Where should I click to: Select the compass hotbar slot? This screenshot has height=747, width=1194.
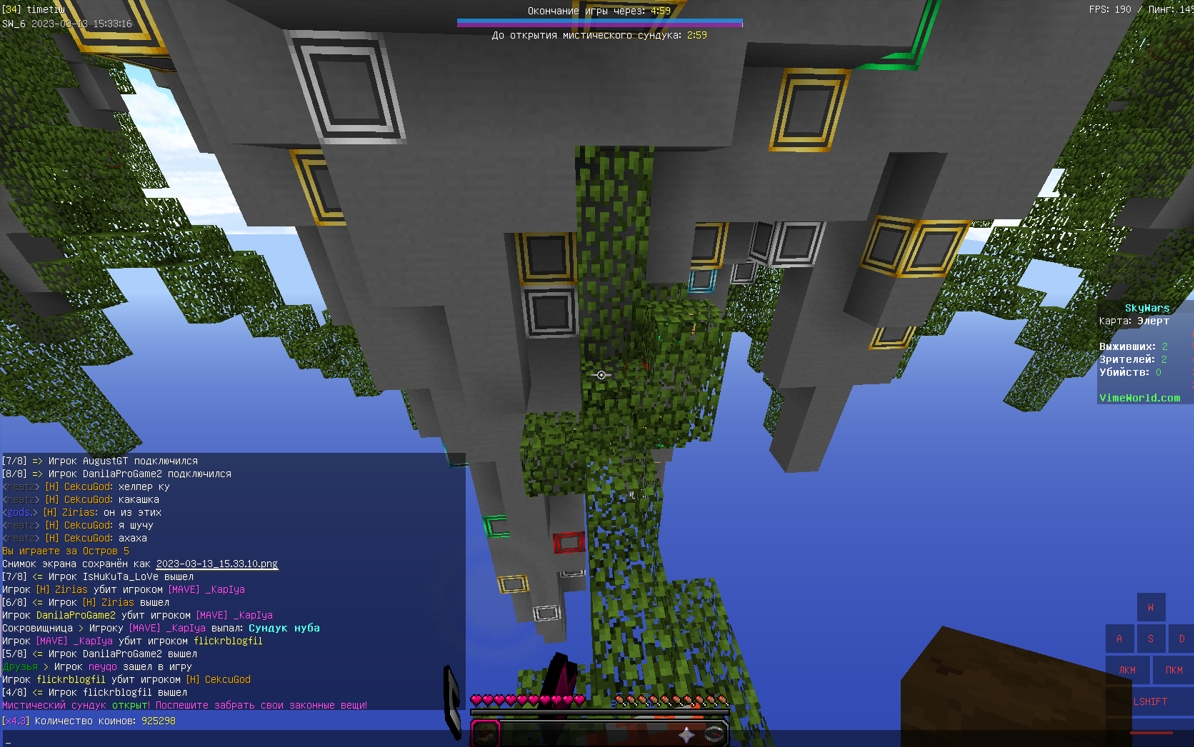(x=714, y=735)
